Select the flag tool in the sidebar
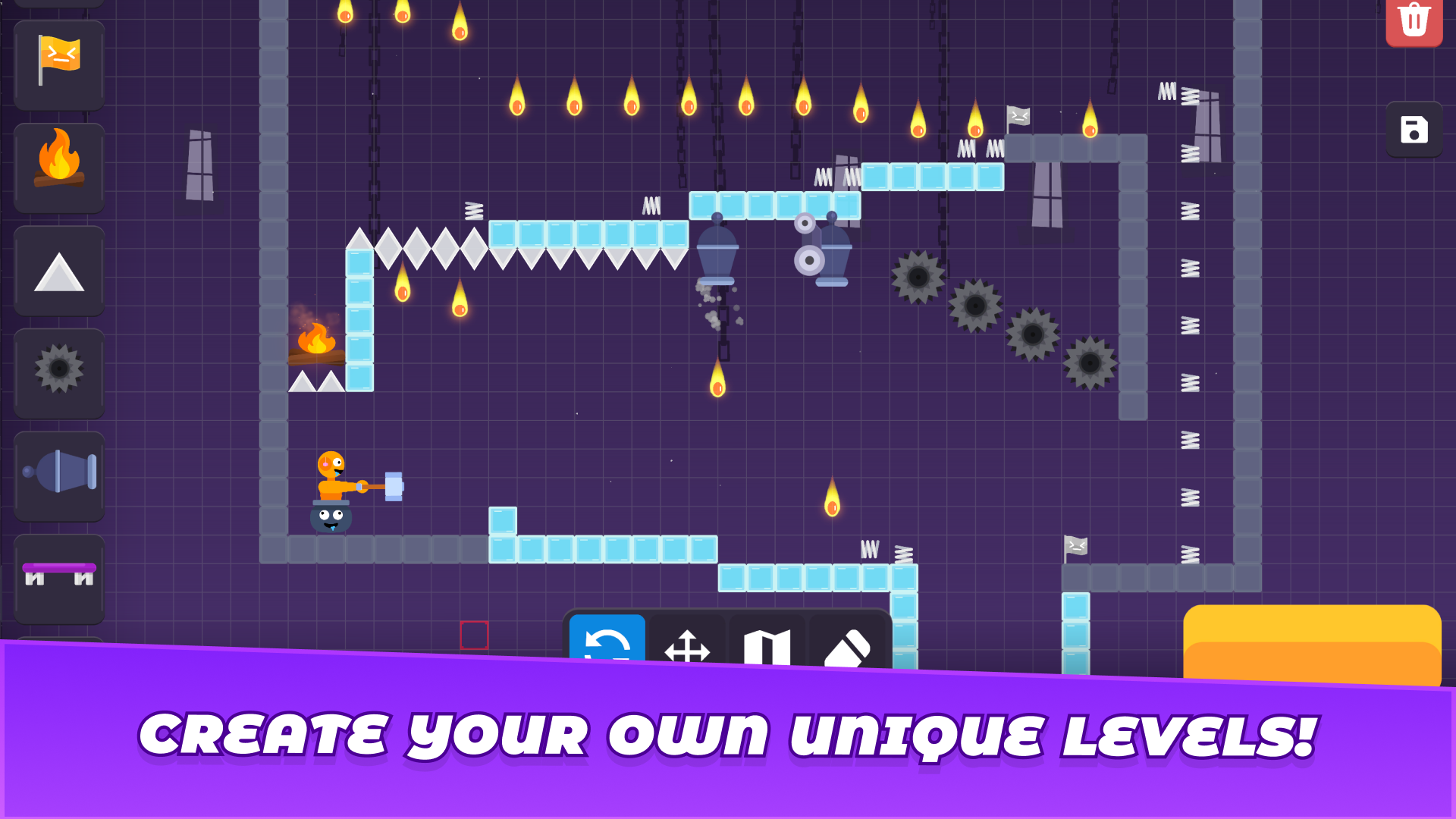Screen dimensions: 1456x819 coord(58,64)
